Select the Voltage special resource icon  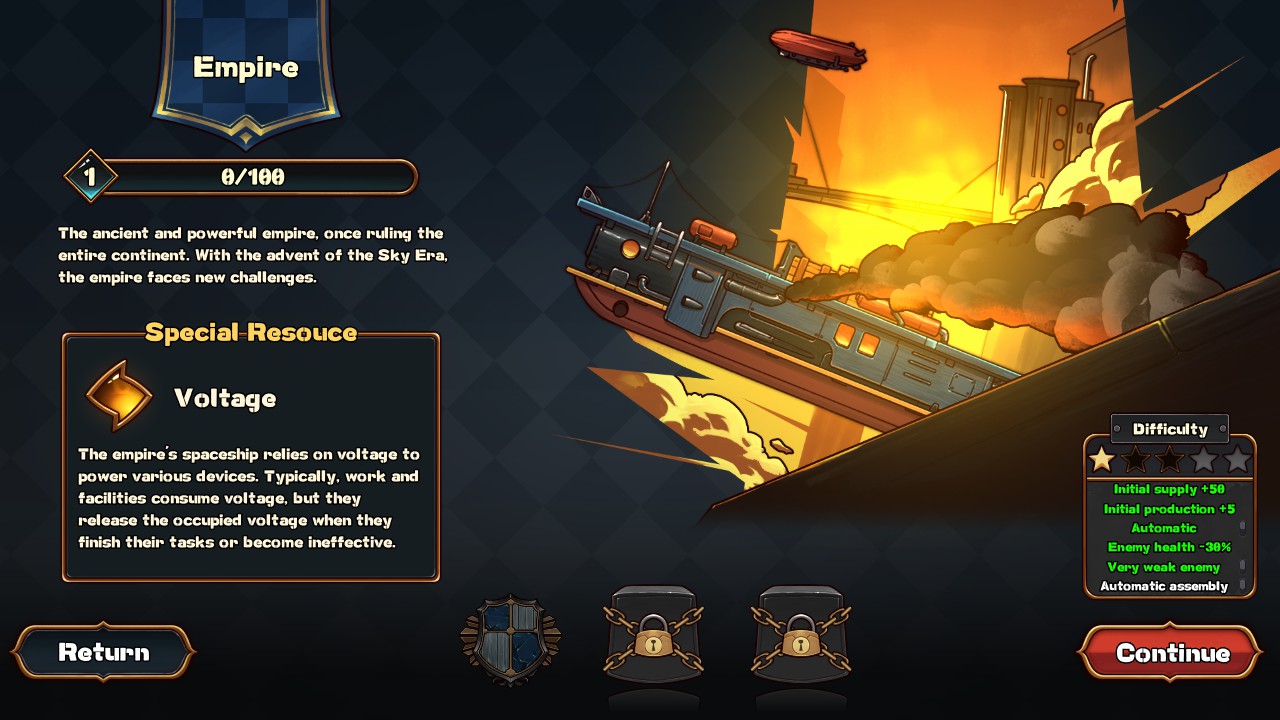(x=119, y=394)
